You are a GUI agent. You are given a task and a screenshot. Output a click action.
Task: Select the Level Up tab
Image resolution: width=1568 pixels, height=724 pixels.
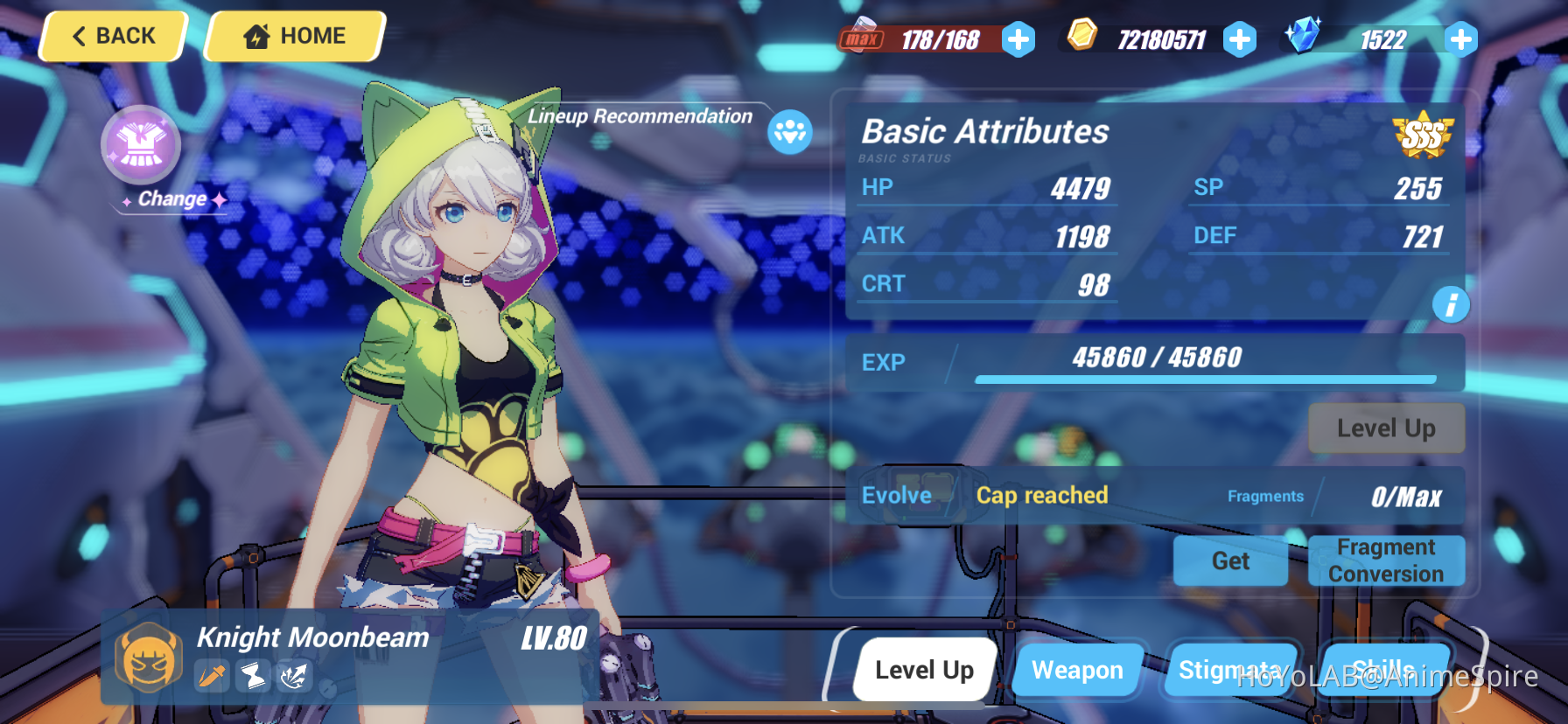923,670
